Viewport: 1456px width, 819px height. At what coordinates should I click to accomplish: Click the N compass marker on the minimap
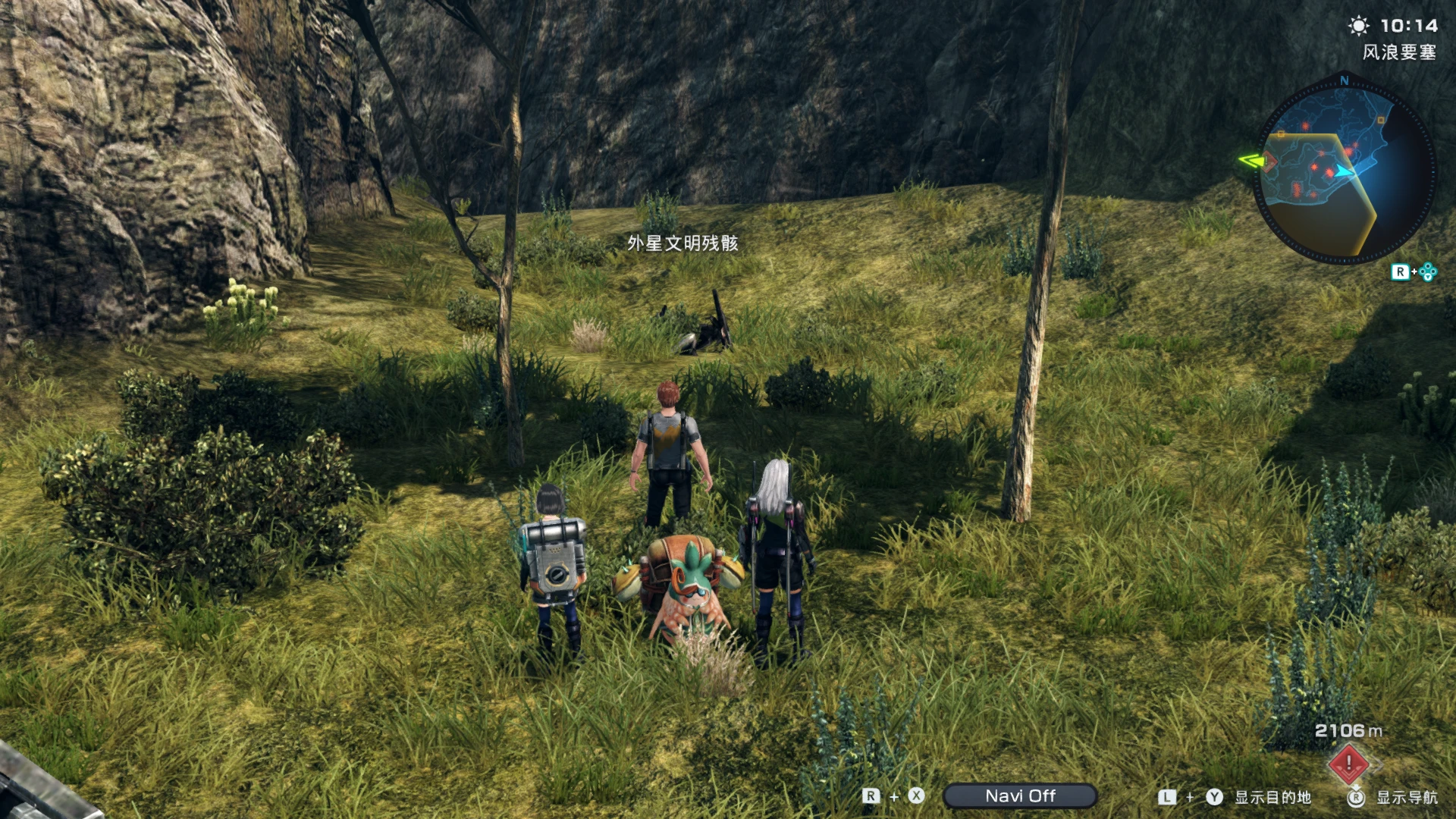pyautogui.click(x=1343, y=81)
